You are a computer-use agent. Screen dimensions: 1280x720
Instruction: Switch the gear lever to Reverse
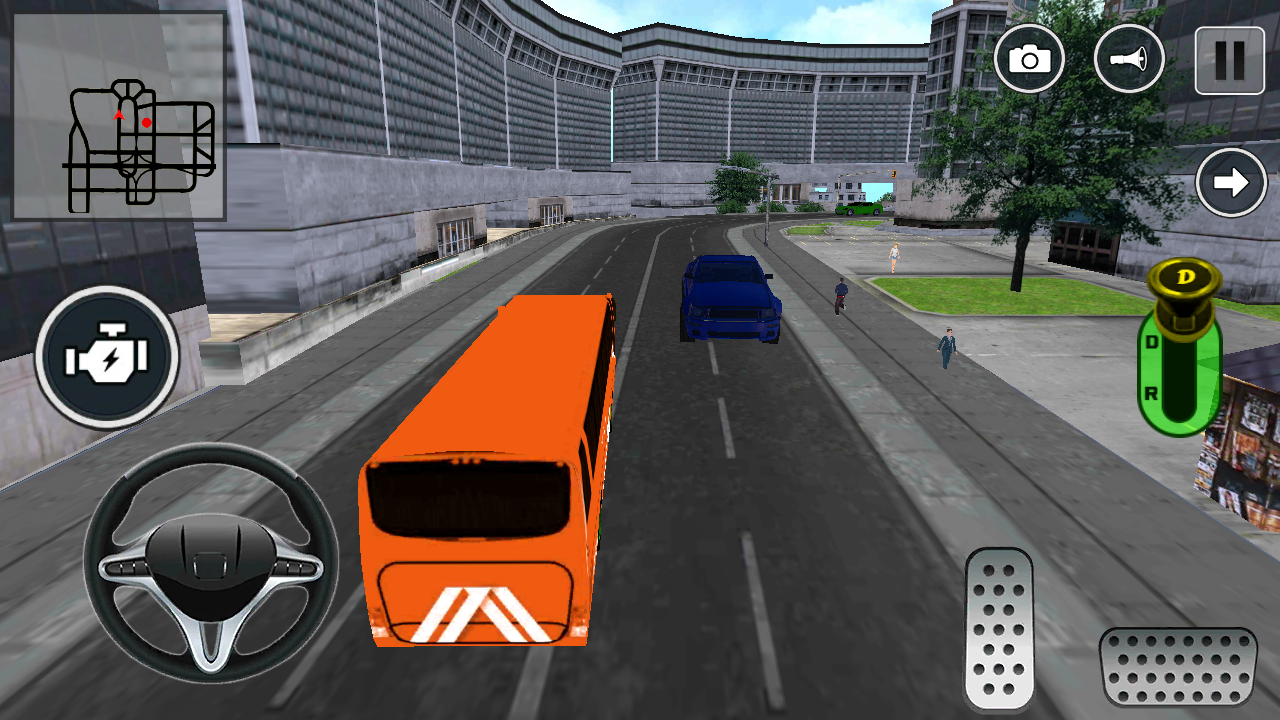click(1151, 390)
